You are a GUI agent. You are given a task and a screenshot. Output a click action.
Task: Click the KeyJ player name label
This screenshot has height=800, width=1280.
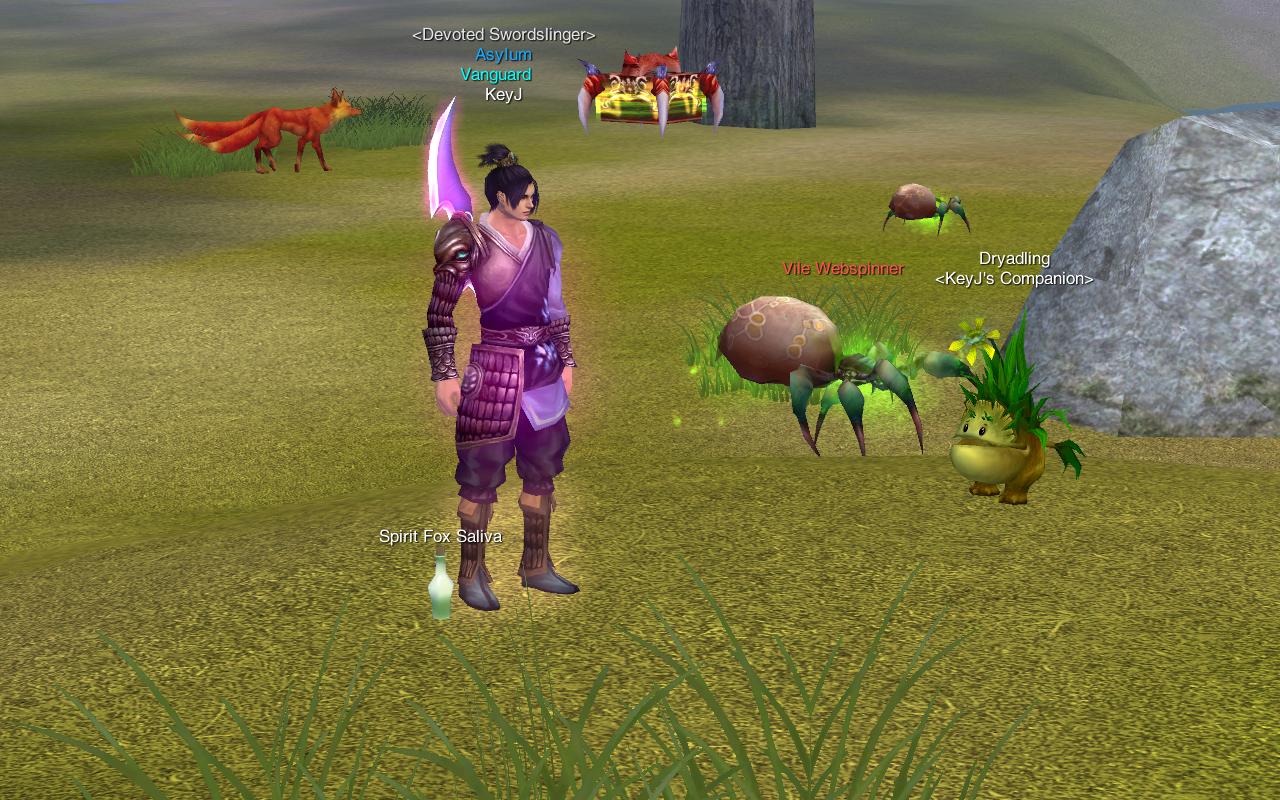tap(503, 95)
